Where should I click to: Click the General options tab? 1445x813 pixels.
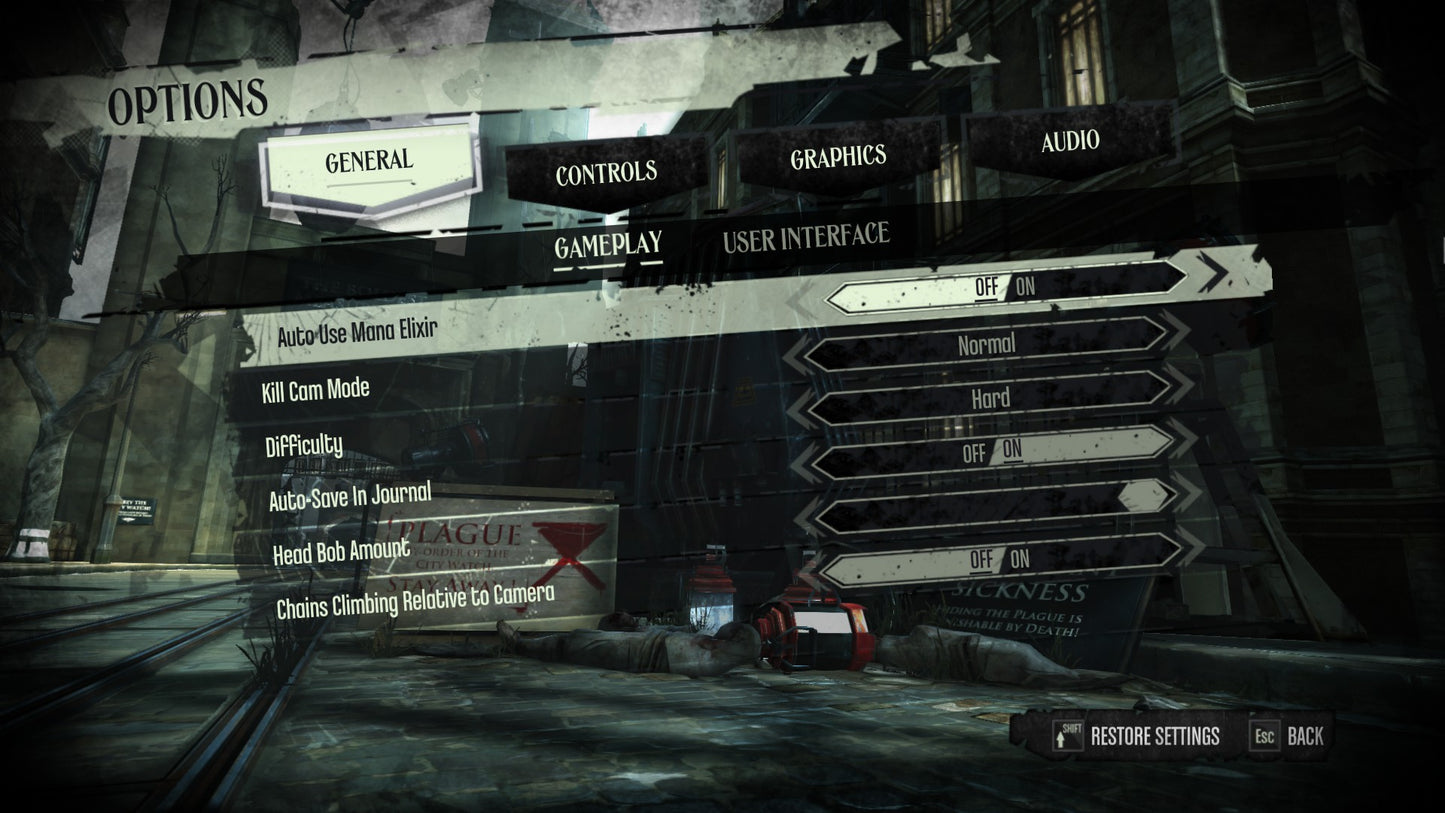[x=368, y=161]
